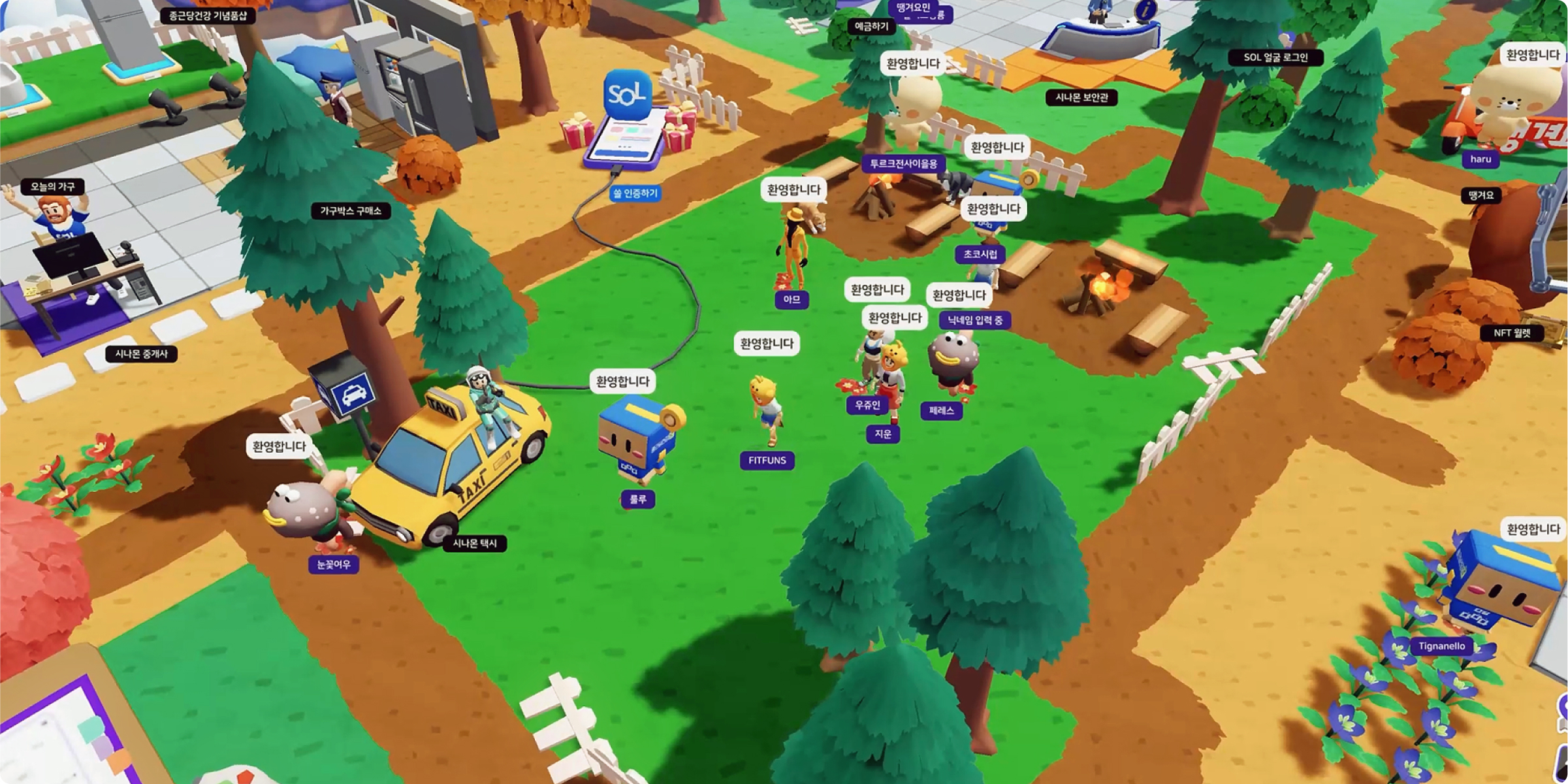Select the blue 쏠 인증하기 label
The height and width of the screenshot is (784, 1568).
tap(635, 193)
